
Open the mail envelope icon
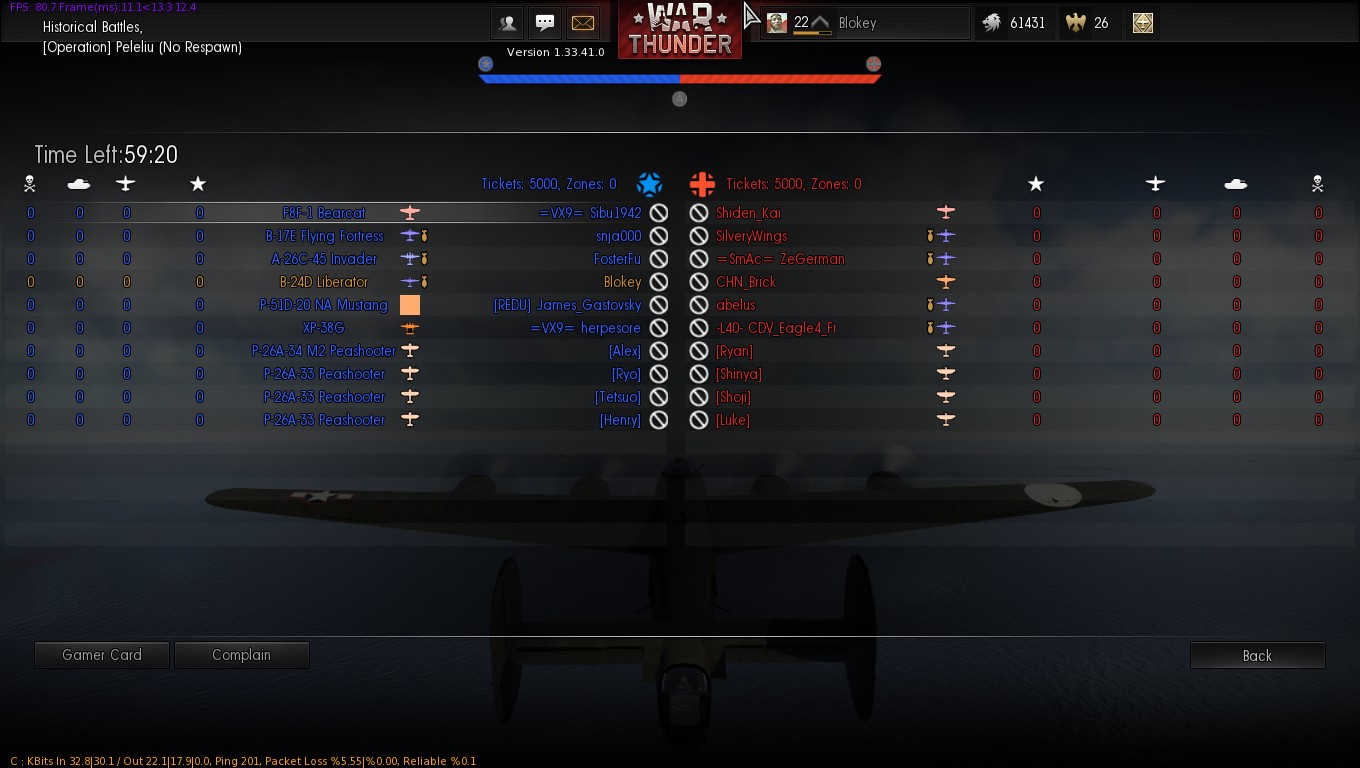(582, 23)
